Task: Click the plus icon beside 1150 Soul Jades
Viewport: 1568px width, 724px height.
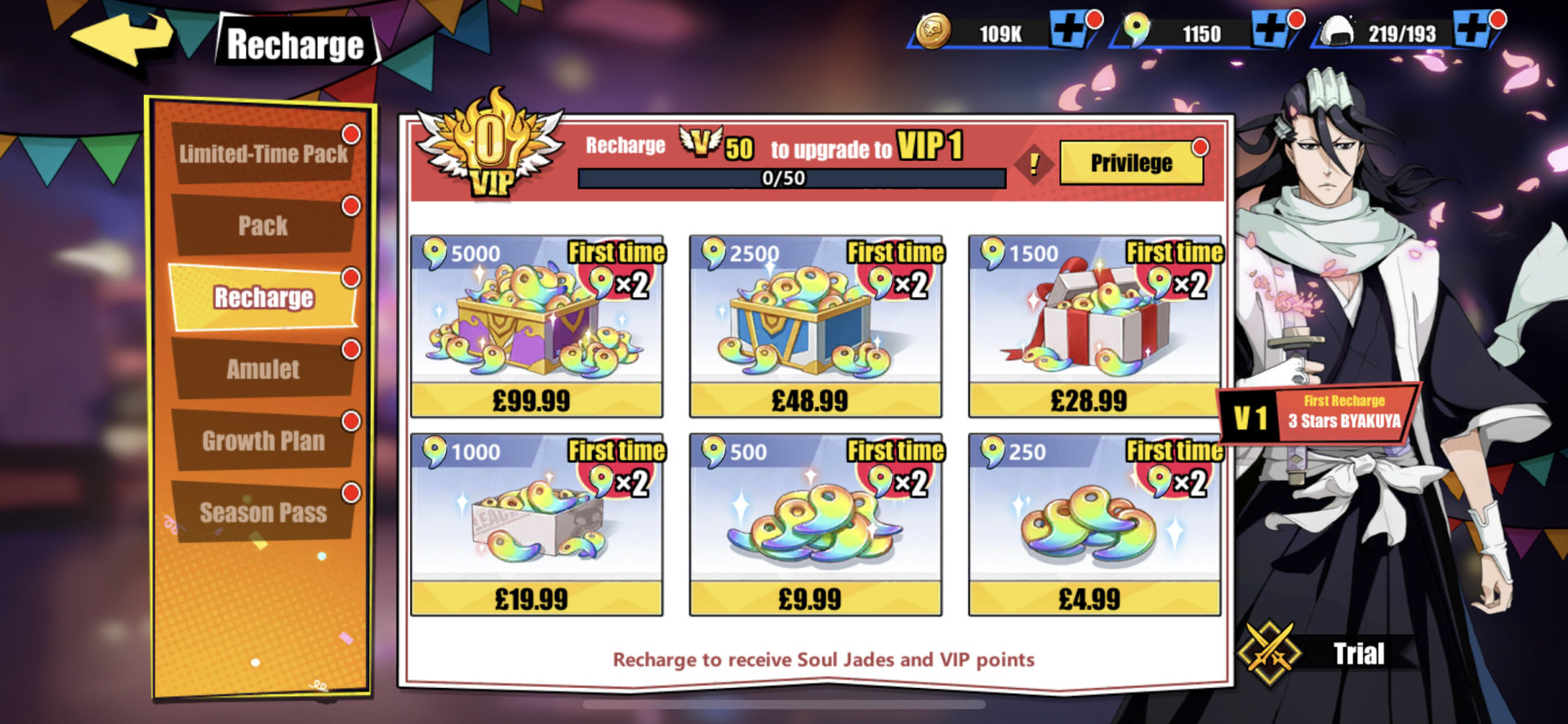Action: pos(1271,29)
